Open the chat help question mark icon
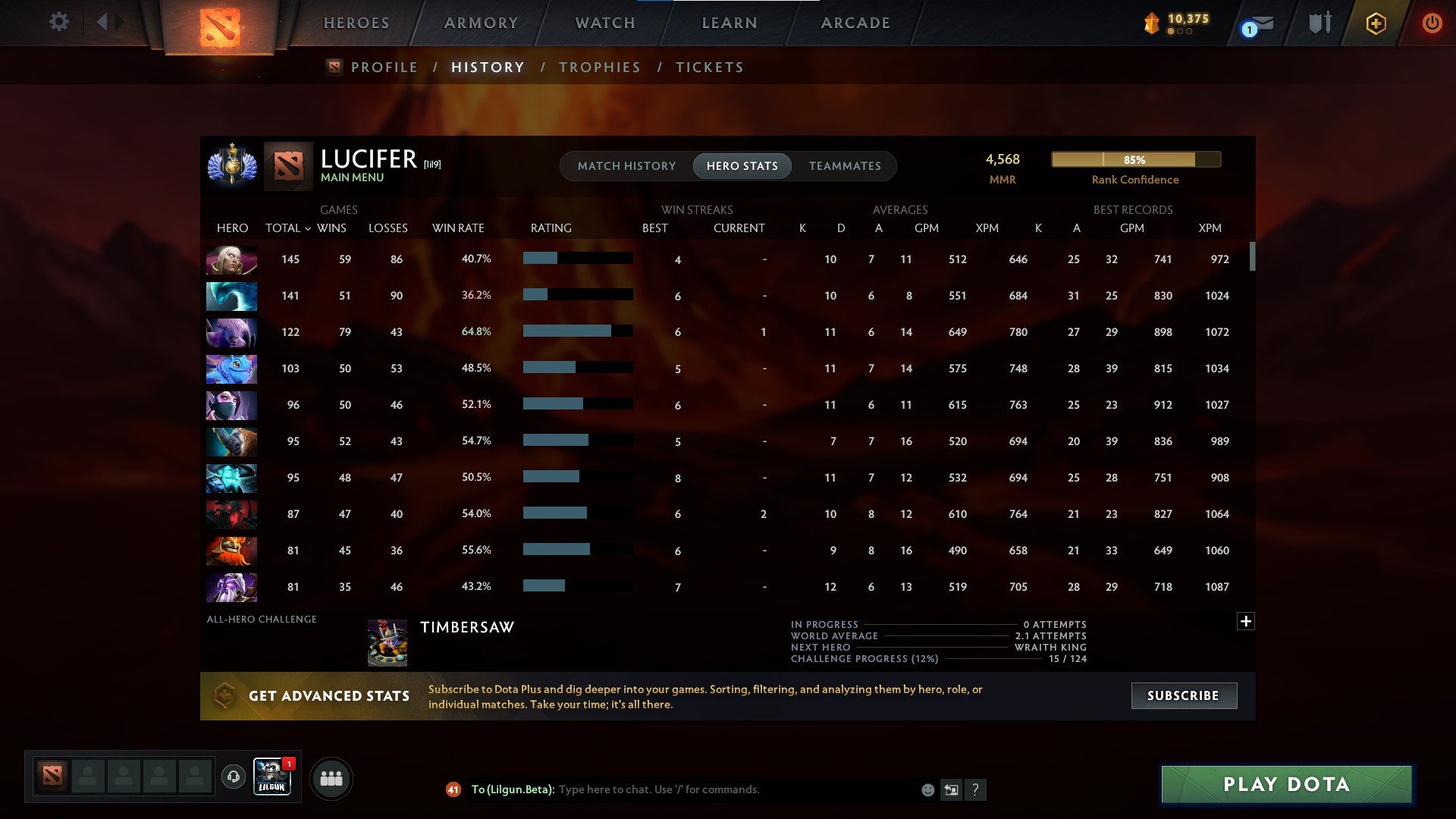 977,789
